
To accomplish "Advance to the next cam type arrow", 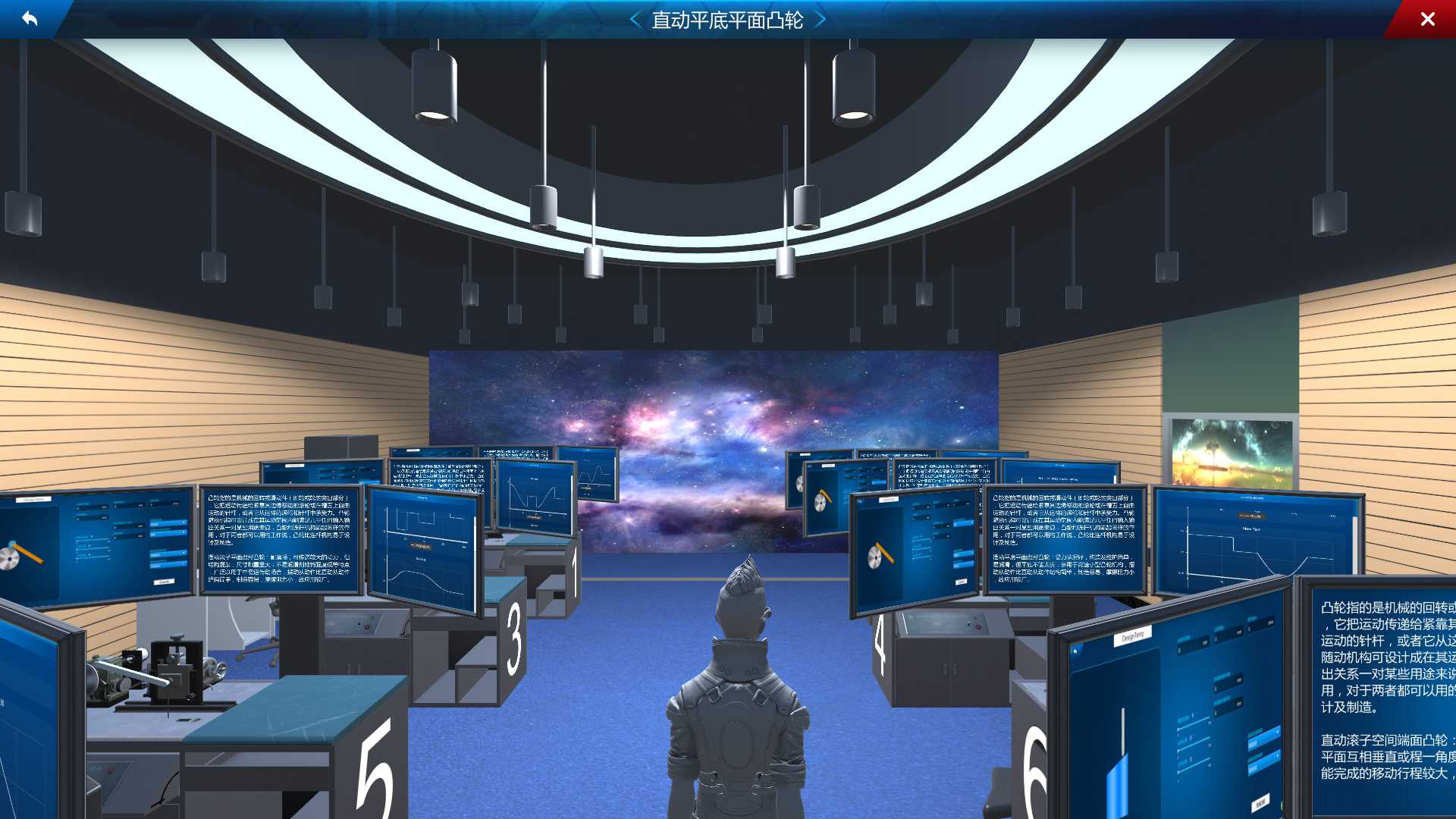I will [820, 20].
